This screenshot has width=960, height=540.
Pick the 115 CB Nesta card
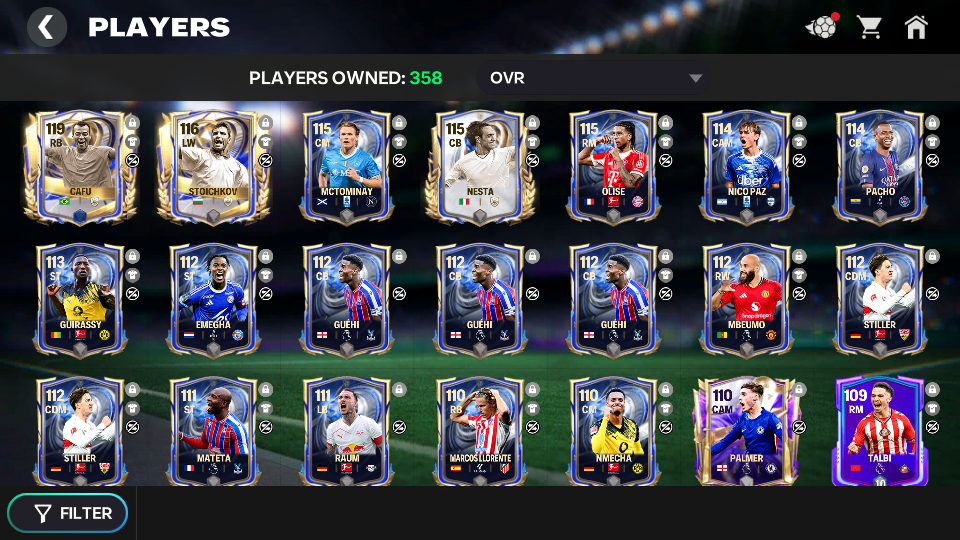(479, 165)
